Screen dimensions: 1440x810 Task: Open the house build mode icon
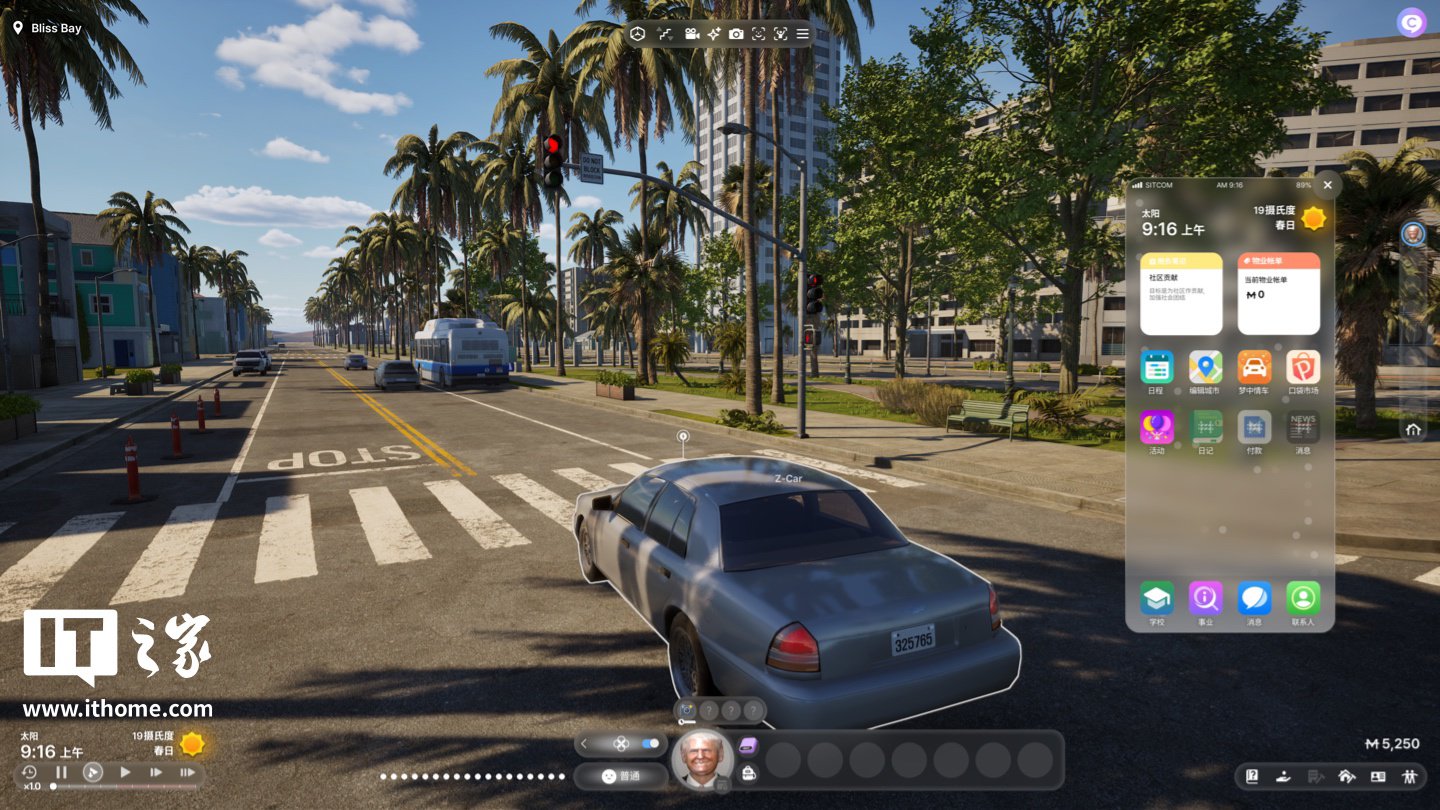click(1346, 776)
